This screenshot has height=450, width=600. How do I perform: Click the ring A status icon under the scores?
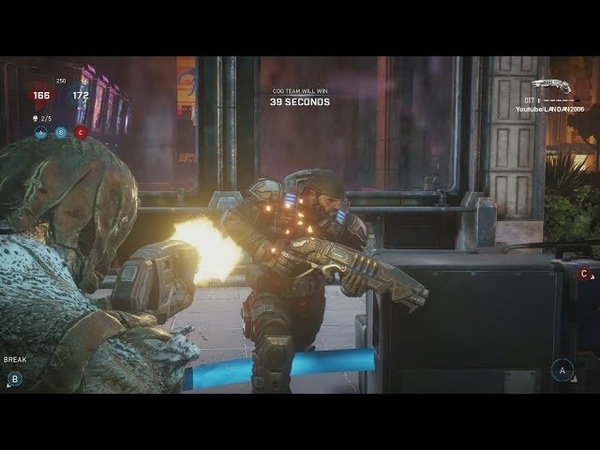41,132
